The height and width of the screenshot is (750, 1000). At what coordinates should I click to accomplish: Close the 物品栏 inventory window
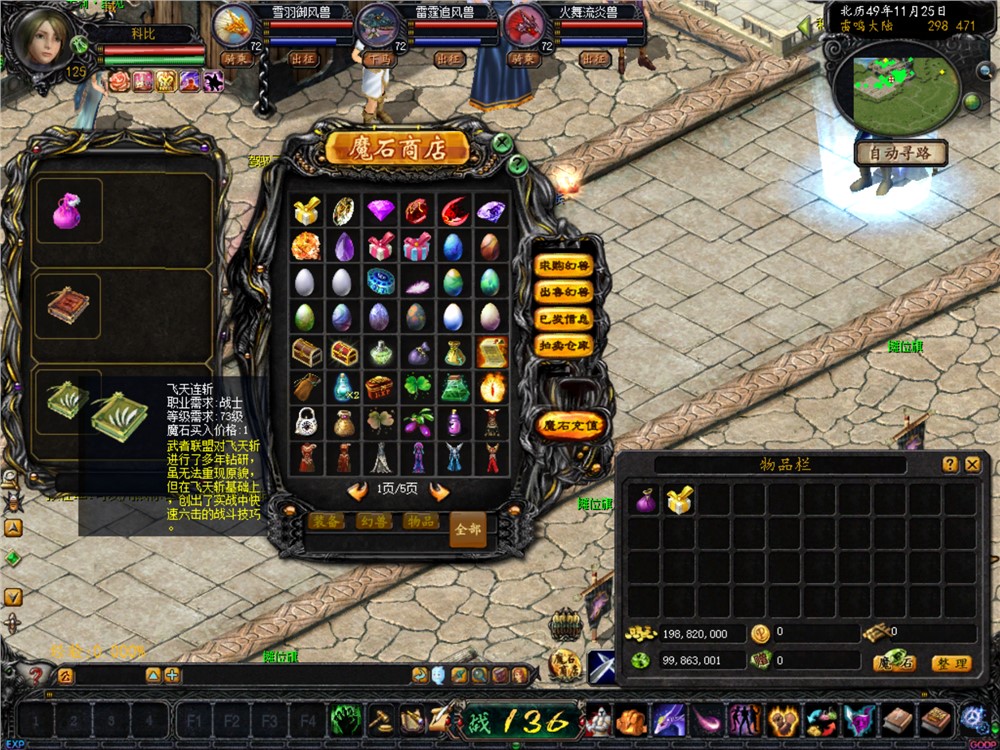973,464
